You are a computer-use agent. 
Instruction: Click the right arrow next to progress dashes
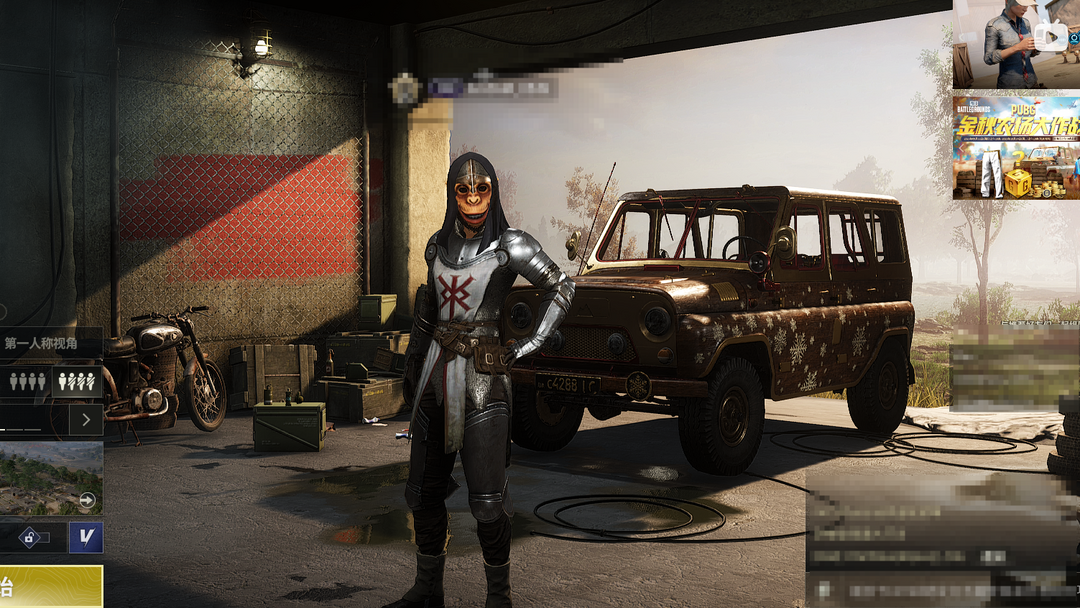pos(86,420)
